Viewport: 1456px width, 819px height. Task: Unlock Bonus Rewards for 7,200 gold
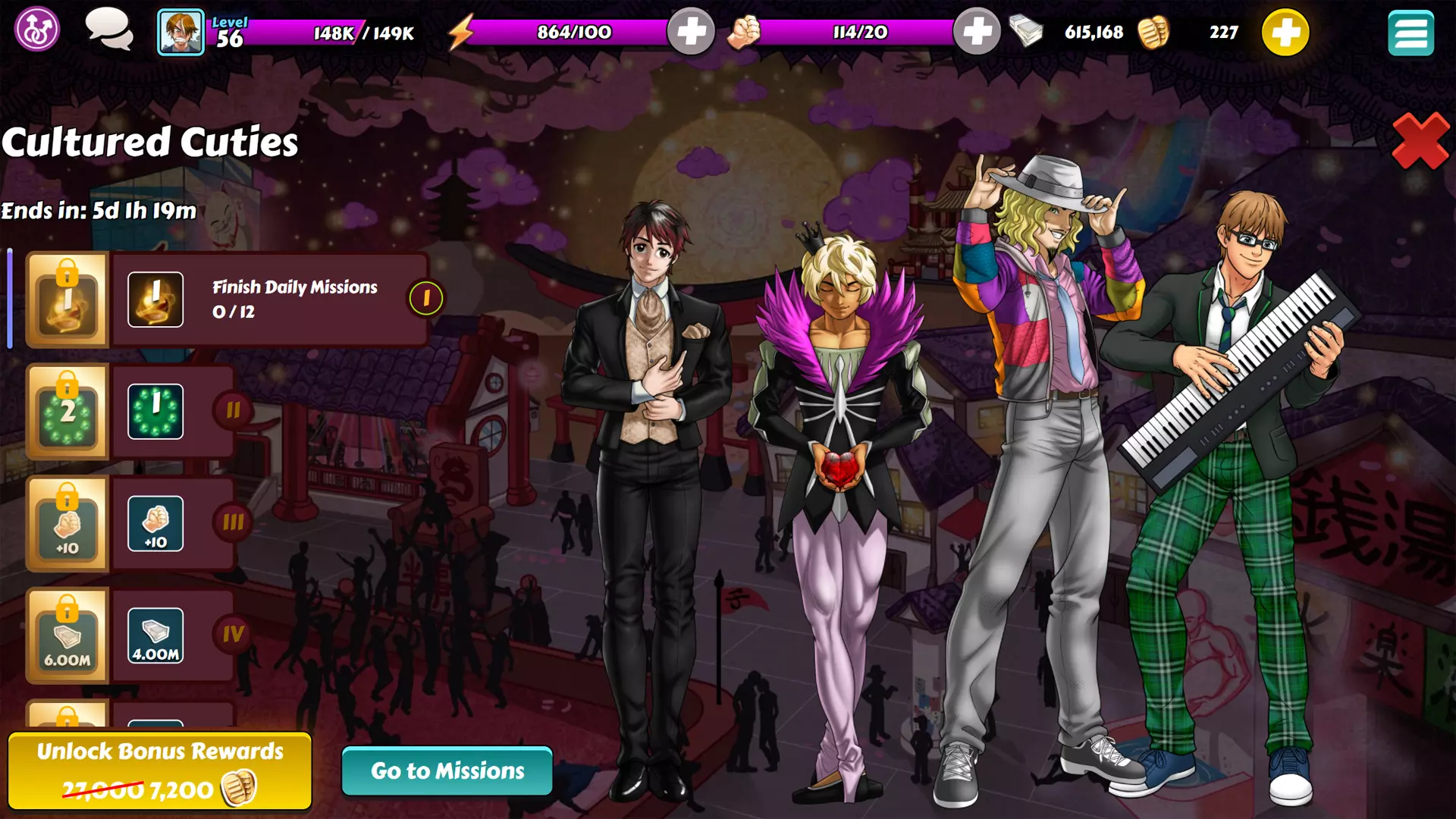160,770
